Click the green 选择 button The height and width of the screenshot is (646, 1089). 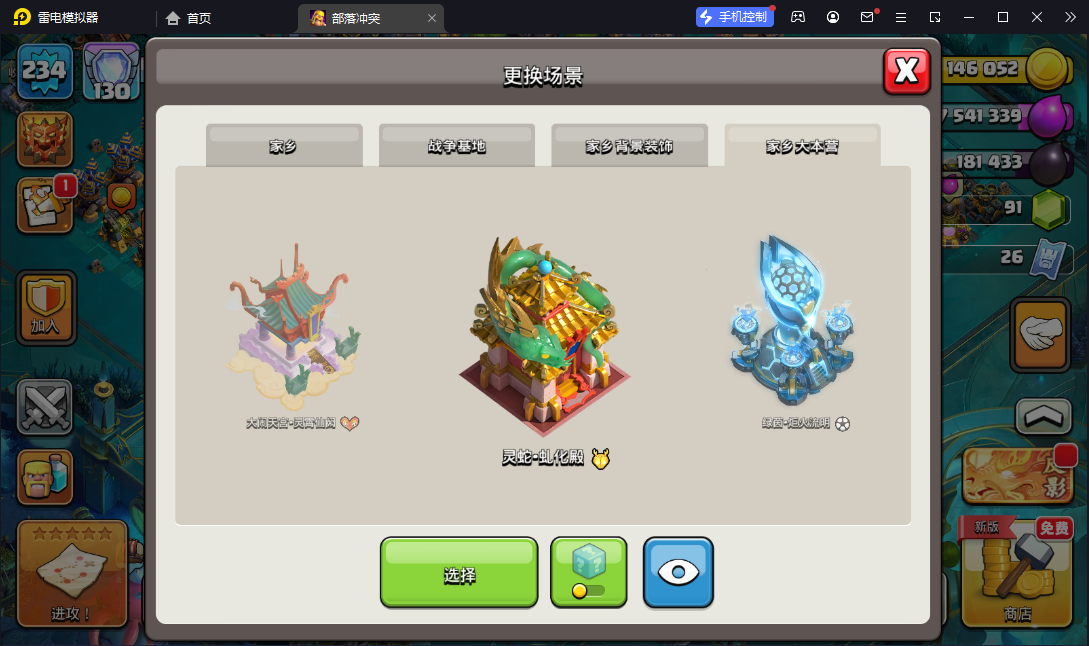coord(459,574)
